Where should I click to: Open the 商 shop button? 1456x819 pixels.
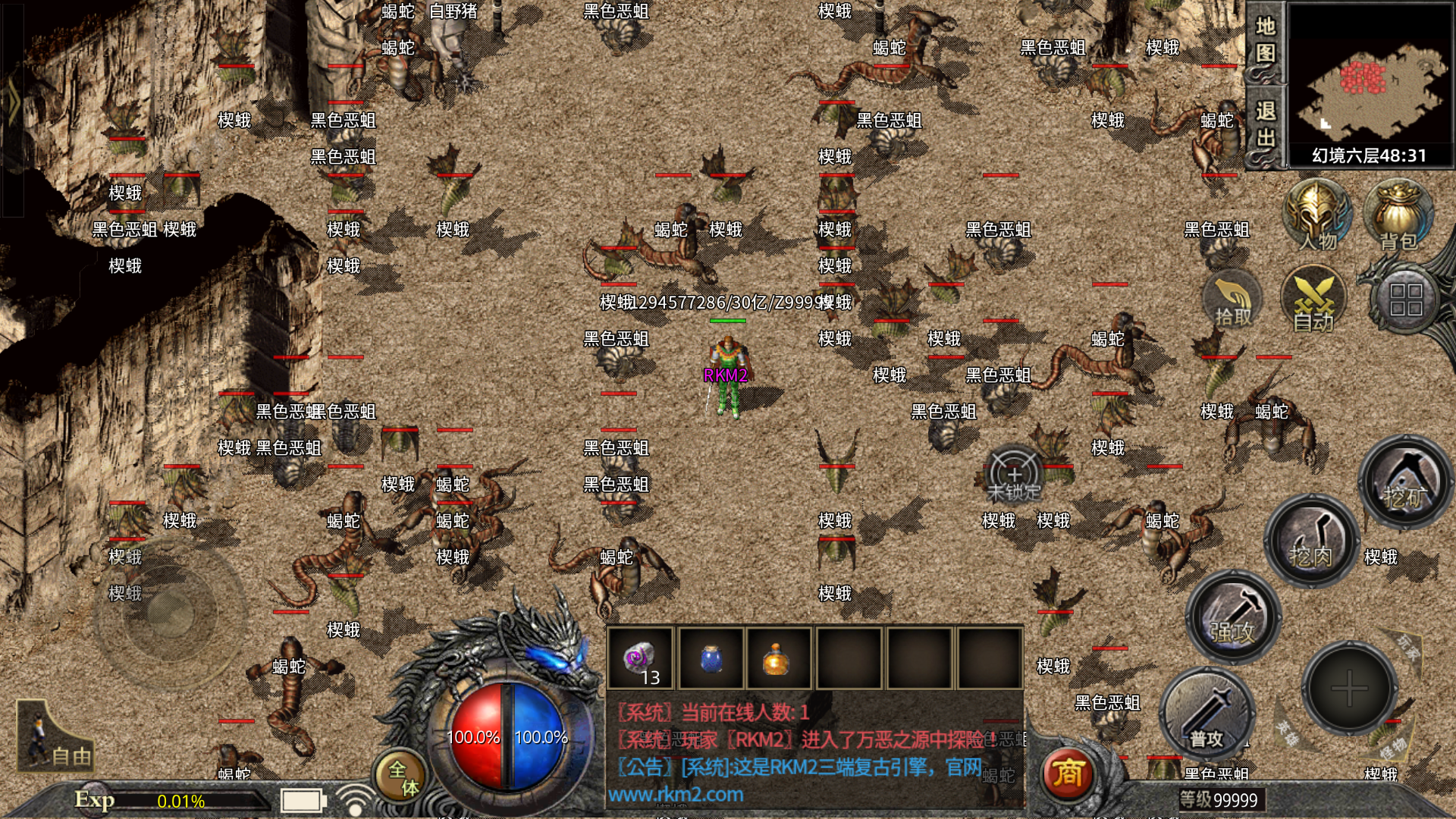click(1067, 773)
